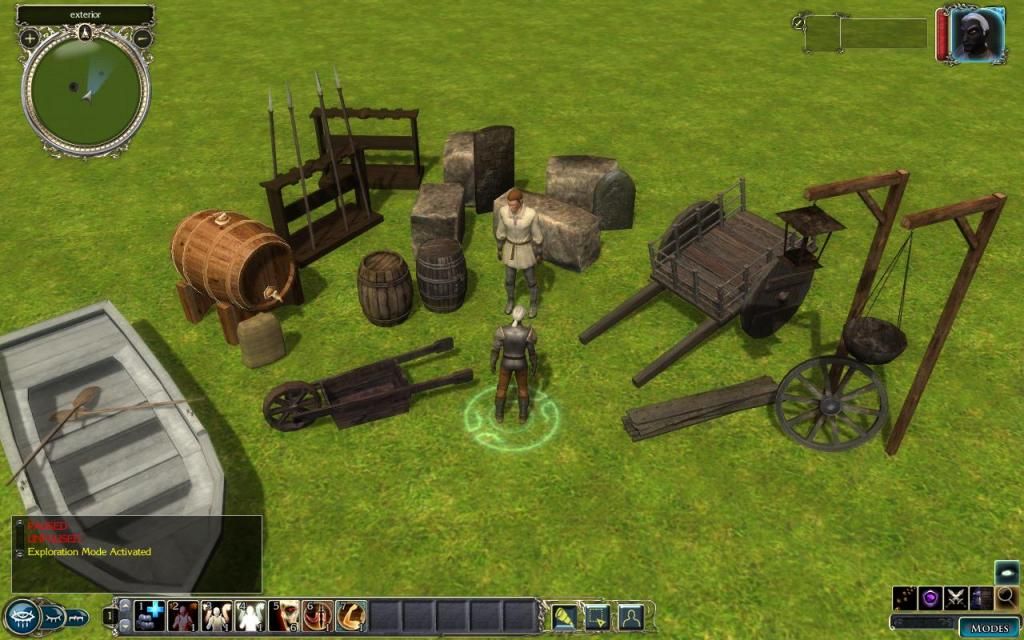Open the MODES panel

coord(989,628)
